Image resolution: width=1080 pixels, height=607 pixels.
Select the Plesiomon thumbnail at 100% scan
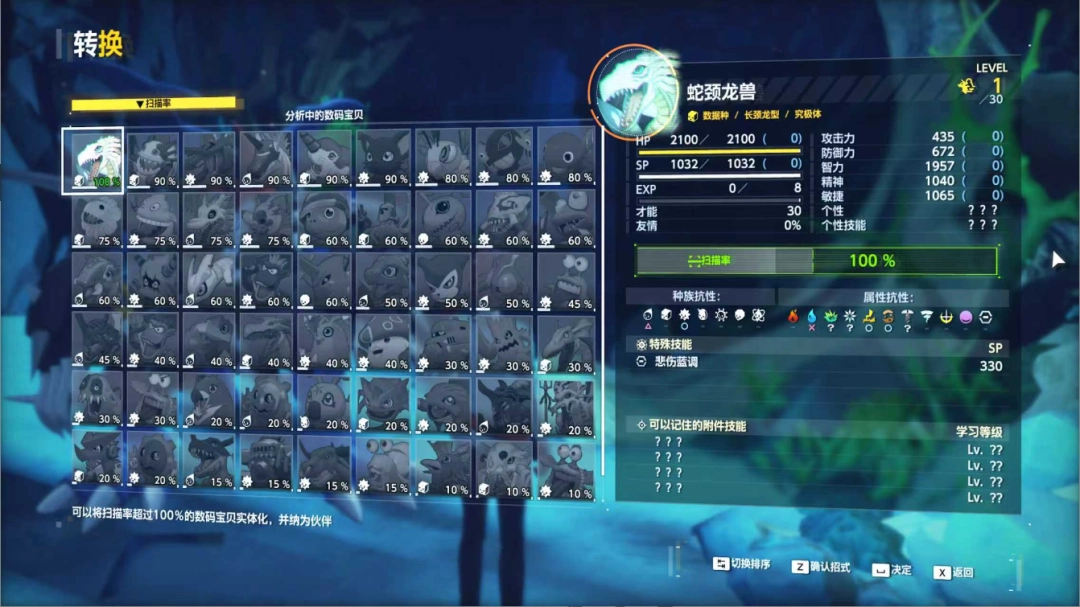92,158
